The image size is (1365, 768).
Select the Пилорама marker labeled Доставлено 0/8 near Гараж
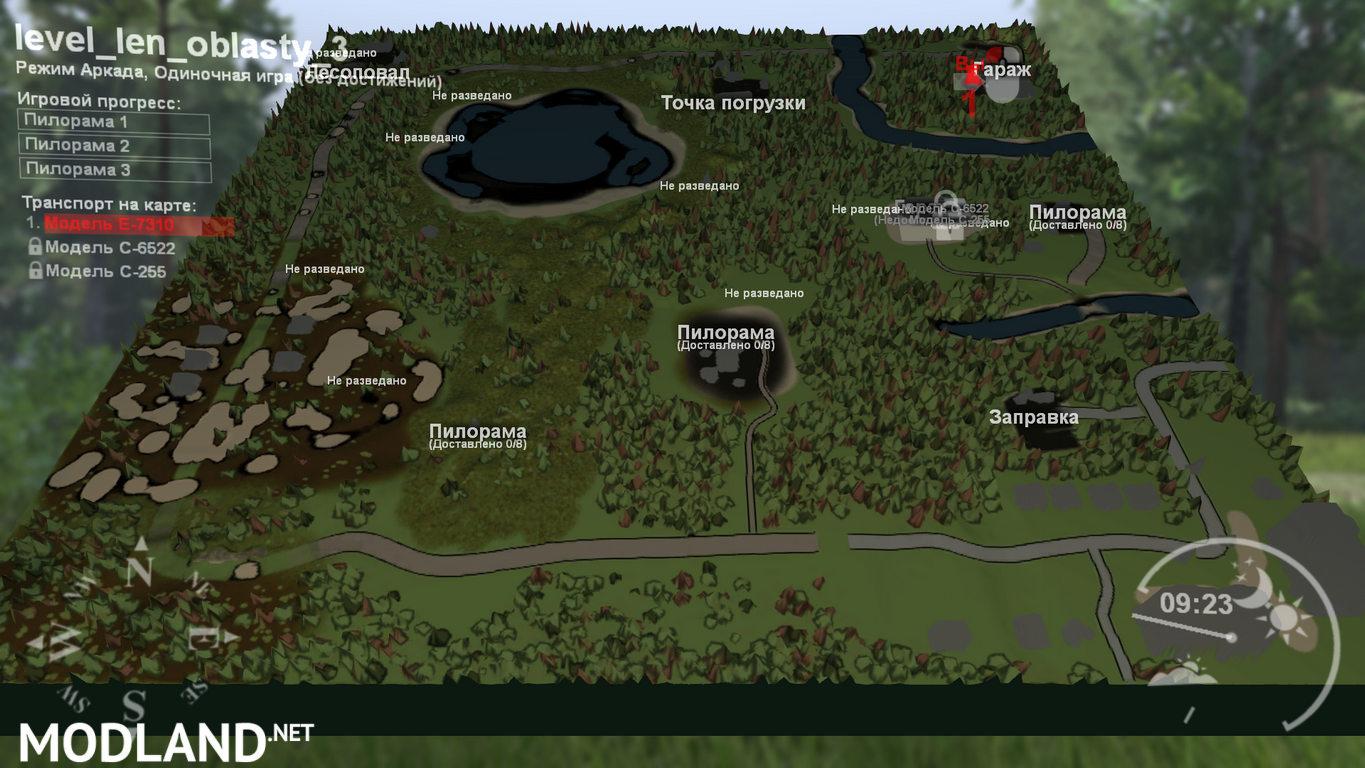(1078, 214)
